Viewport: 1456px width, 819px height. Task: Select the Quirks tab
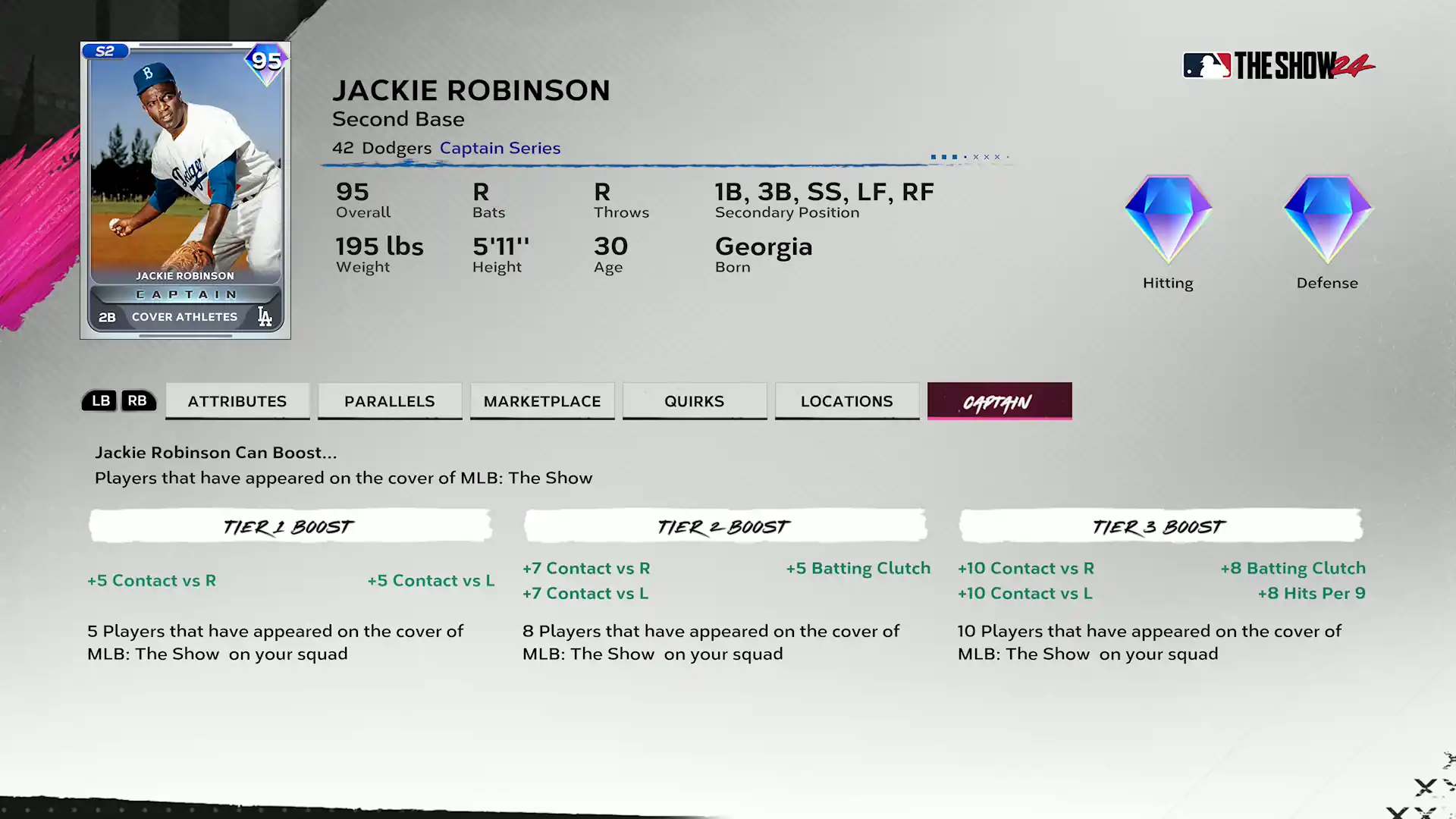coord(695,401)
